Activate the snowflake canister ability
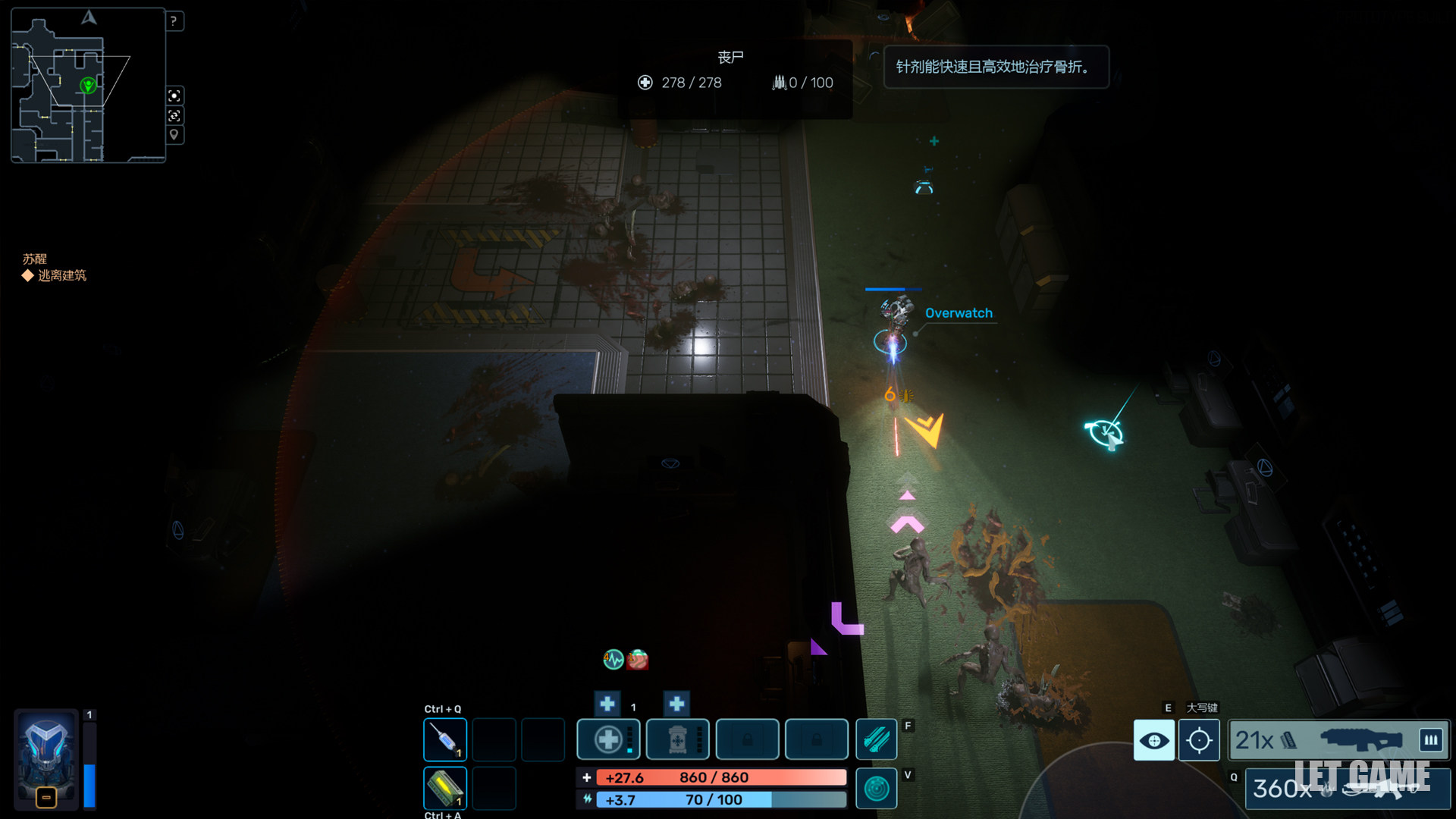1456x819 pixels. (x=677, y=739)
